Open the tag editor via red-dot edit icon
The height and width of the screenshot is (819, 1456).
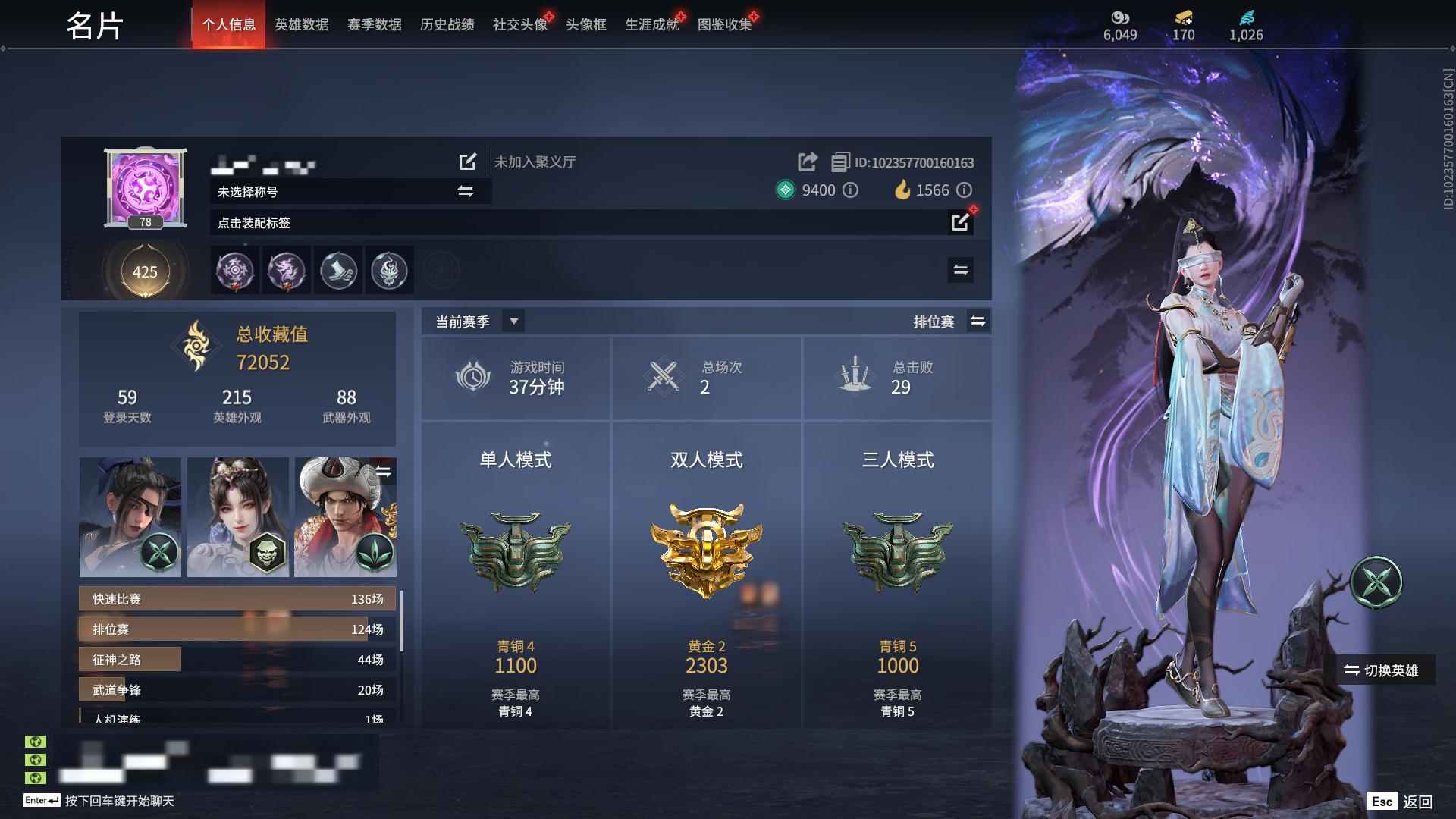[x=959, y=222]
